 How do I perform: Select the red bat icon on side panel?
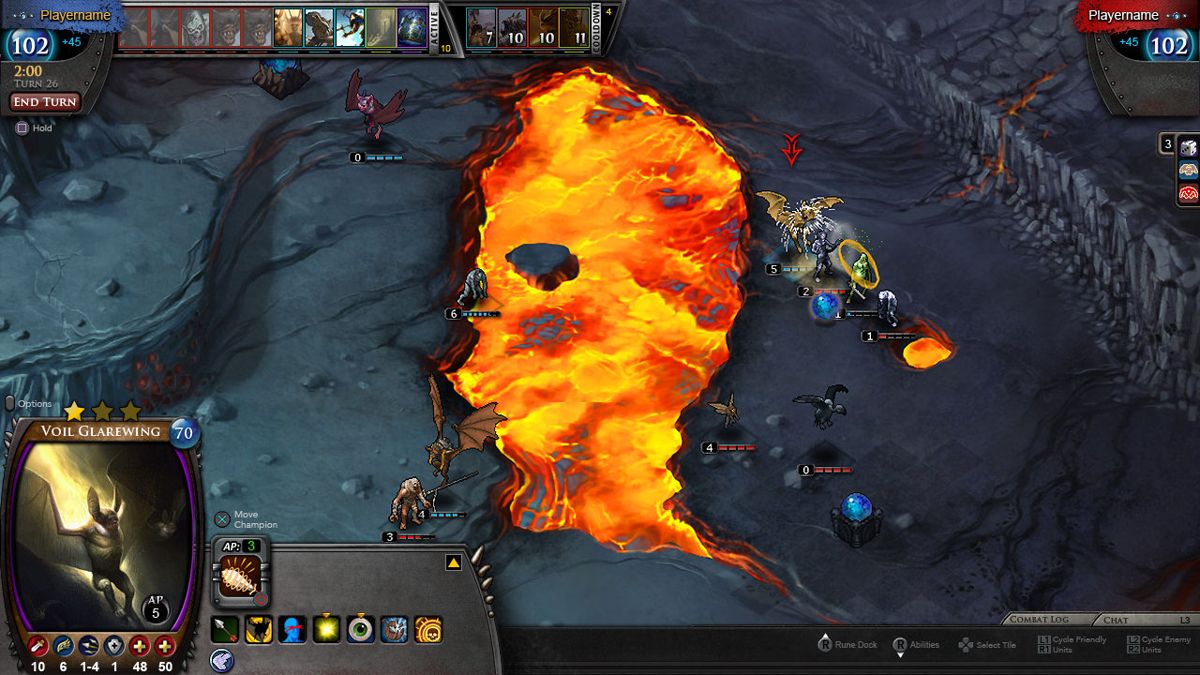(x=1188, y=194)
